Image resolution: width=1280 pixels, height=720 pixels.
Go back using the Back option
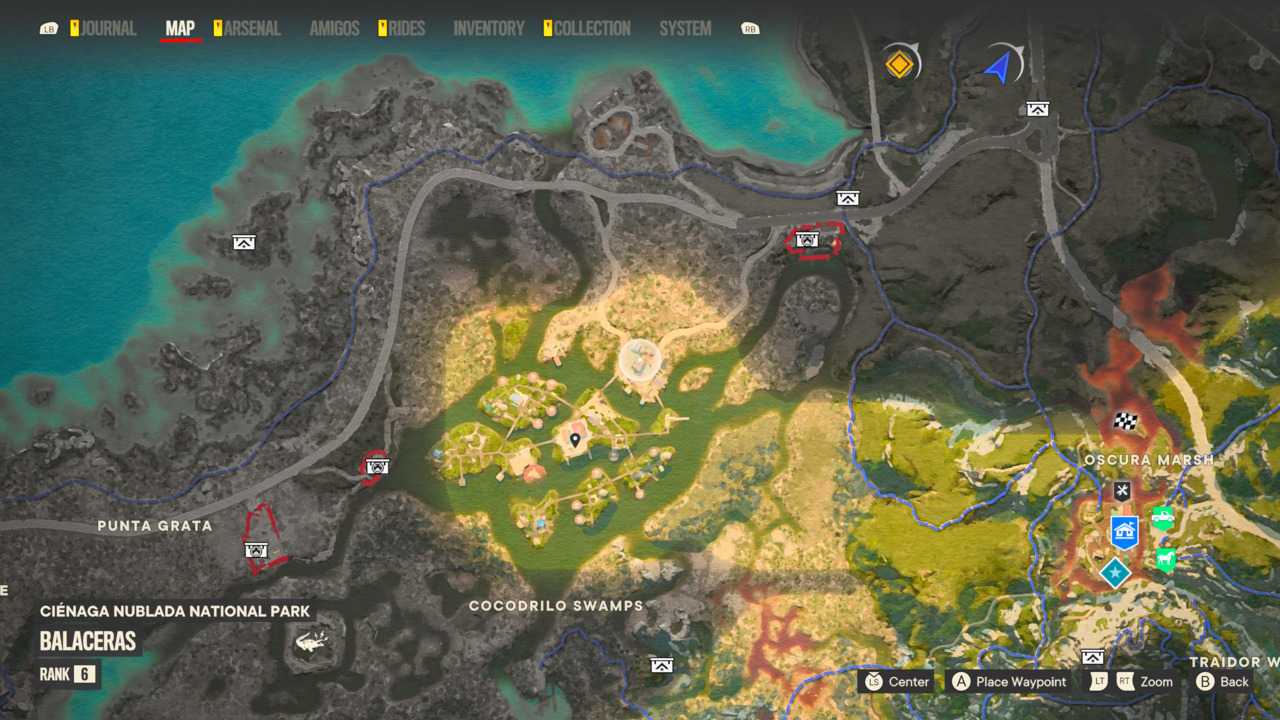pyautogui.click(x=1223, y=682)
